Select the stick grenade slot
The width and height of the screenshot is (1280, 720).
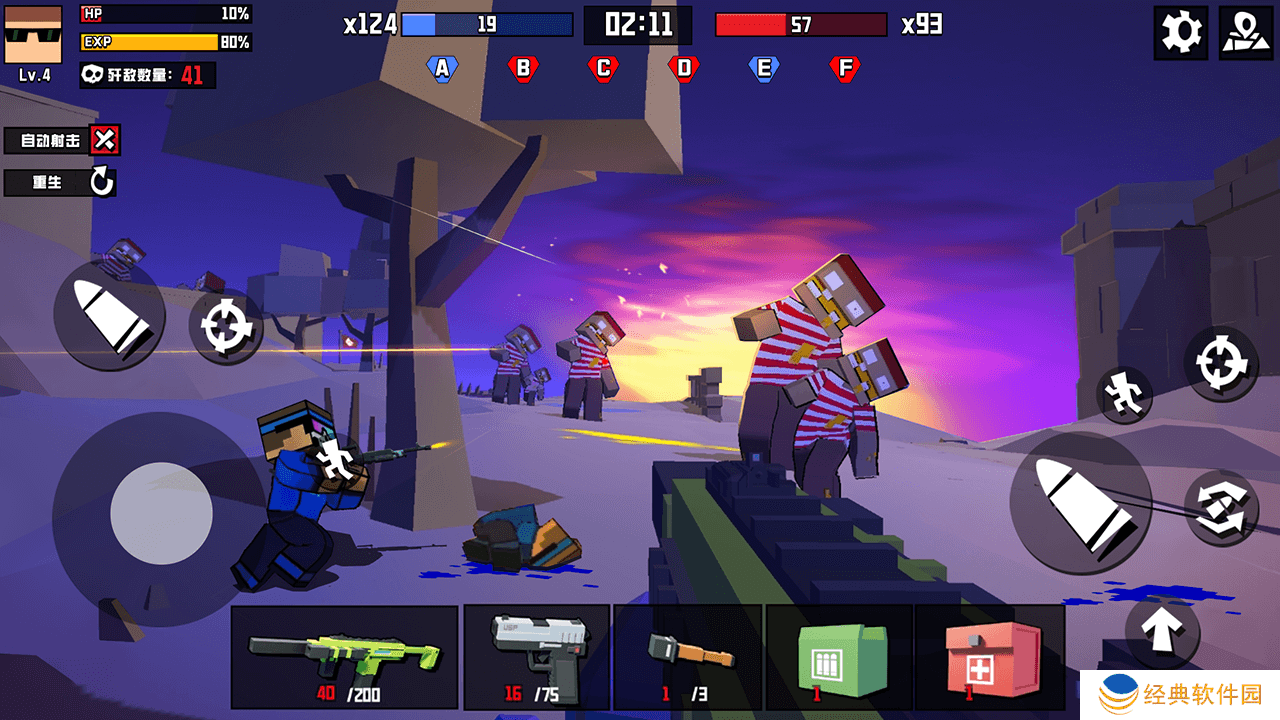688,657
